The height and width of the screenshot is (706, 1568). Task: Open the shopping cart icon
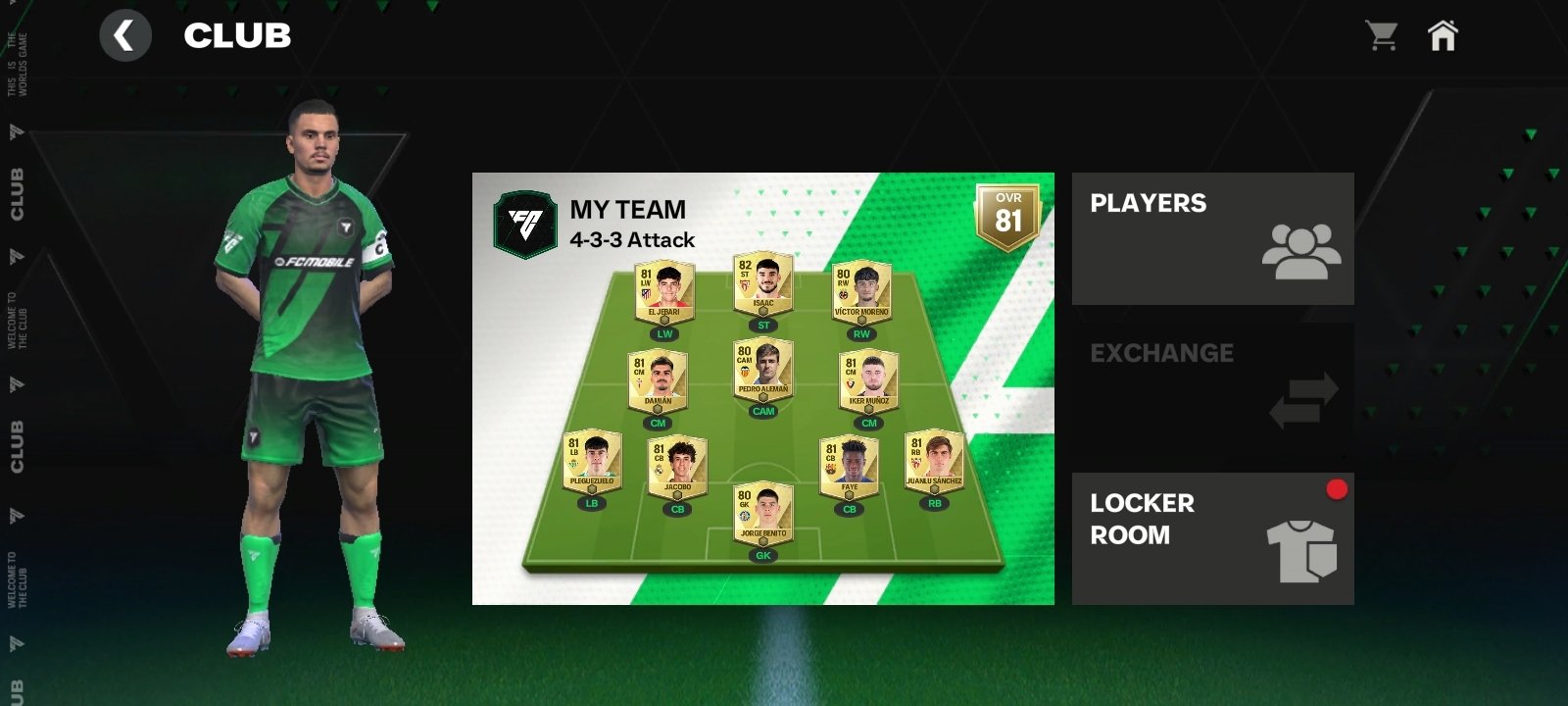(x=1382, y=35)
